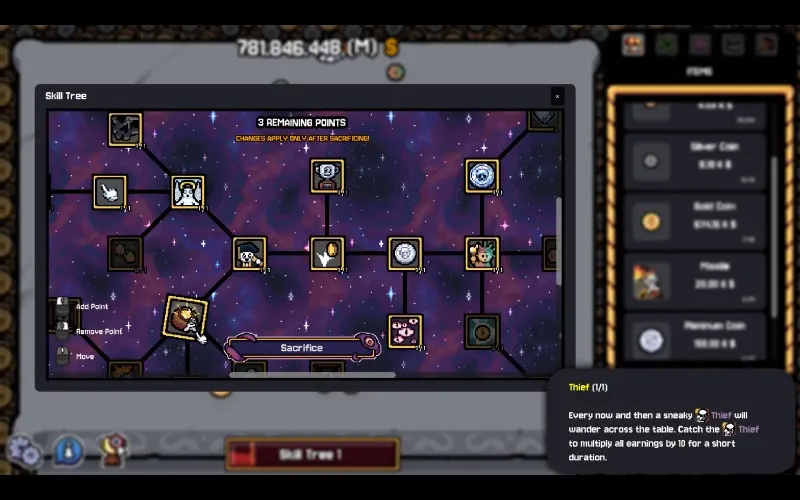Viewport: 800px width, 500px height.
Task: Purchase the Missile item
Action: (694, 280)
